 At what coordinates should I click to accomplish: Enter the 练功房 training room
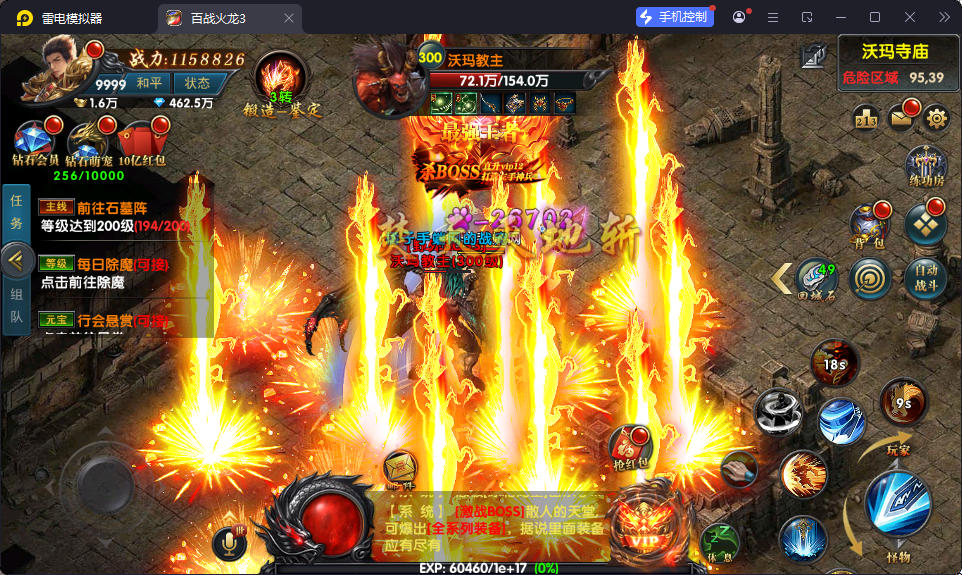(x=925, y=167)
